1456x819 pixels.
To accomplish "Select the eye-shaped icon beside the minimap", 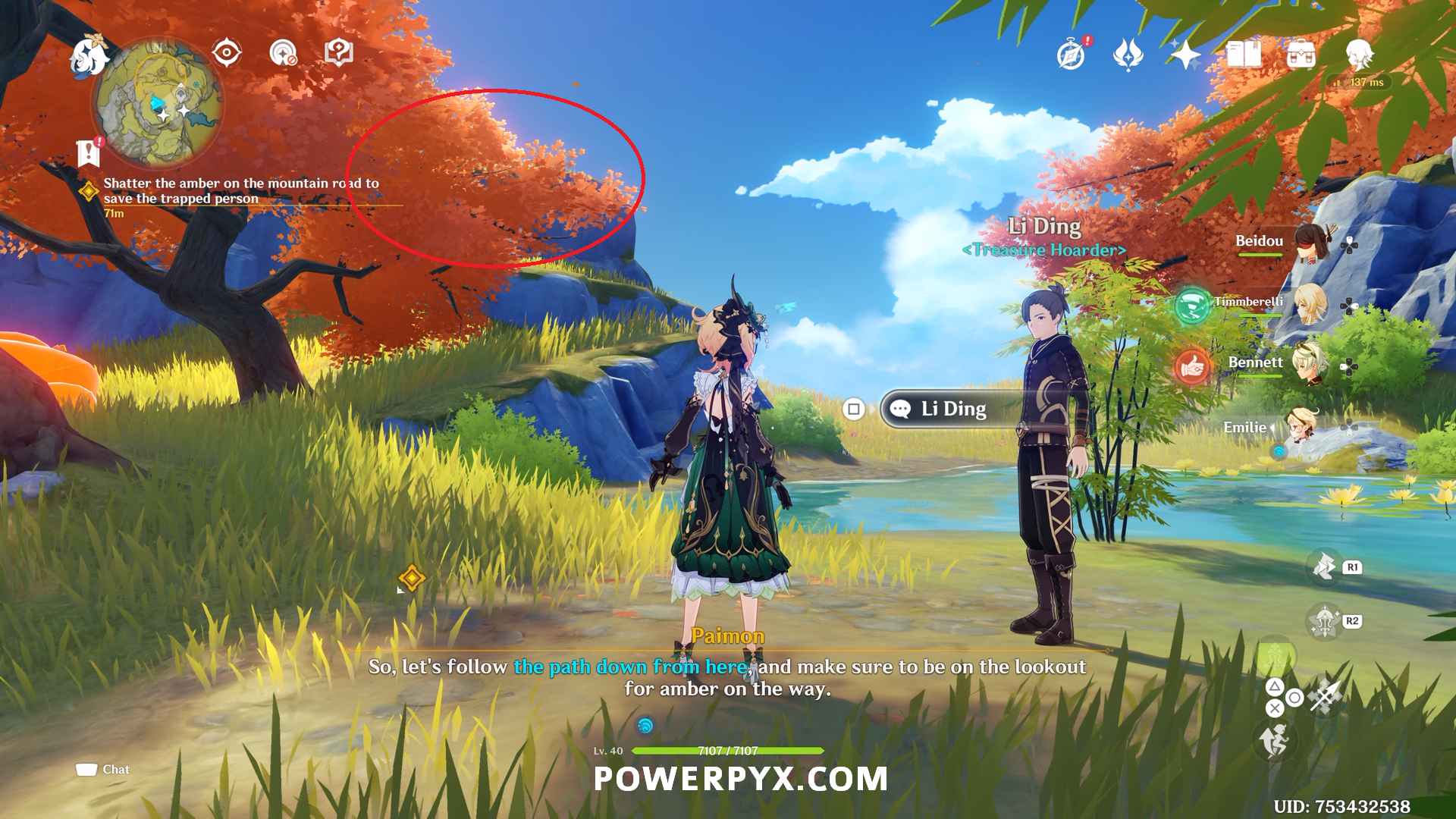I will coord(227,53).
